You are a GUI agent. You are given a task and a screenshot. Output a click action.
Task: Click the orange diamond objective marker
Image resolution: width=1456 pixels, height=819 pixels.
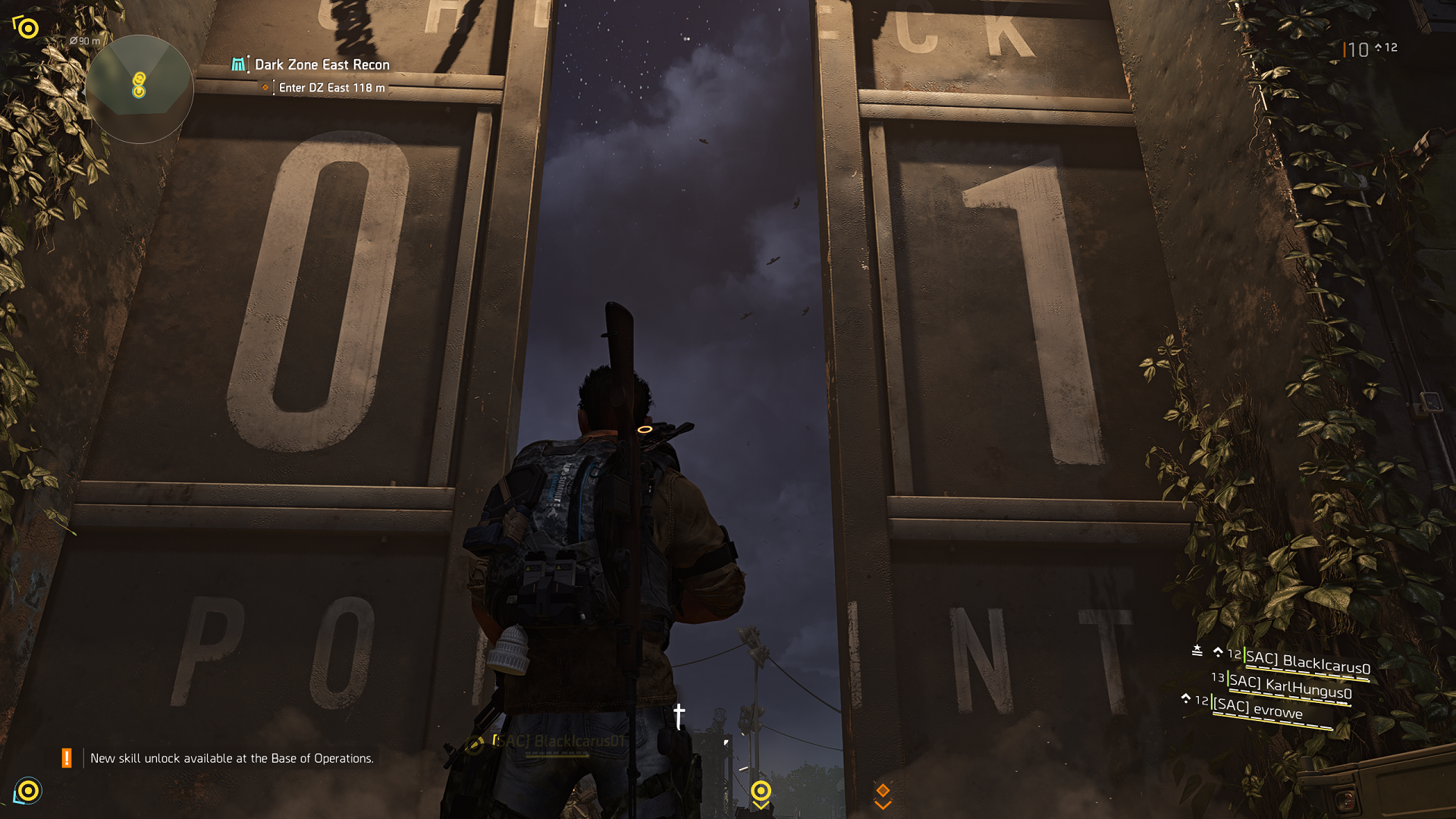883,792
